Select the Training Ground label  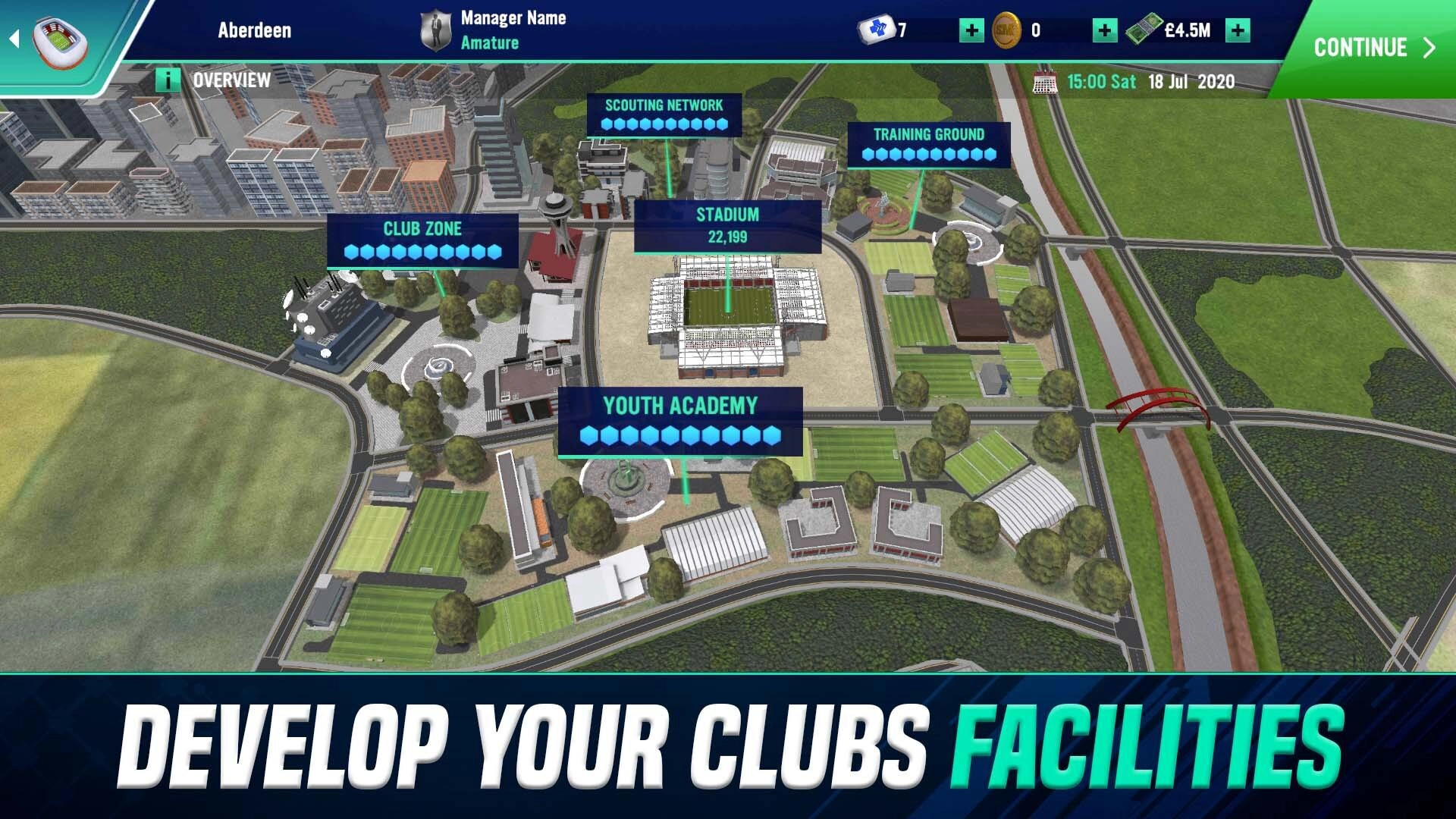point(928,143)
